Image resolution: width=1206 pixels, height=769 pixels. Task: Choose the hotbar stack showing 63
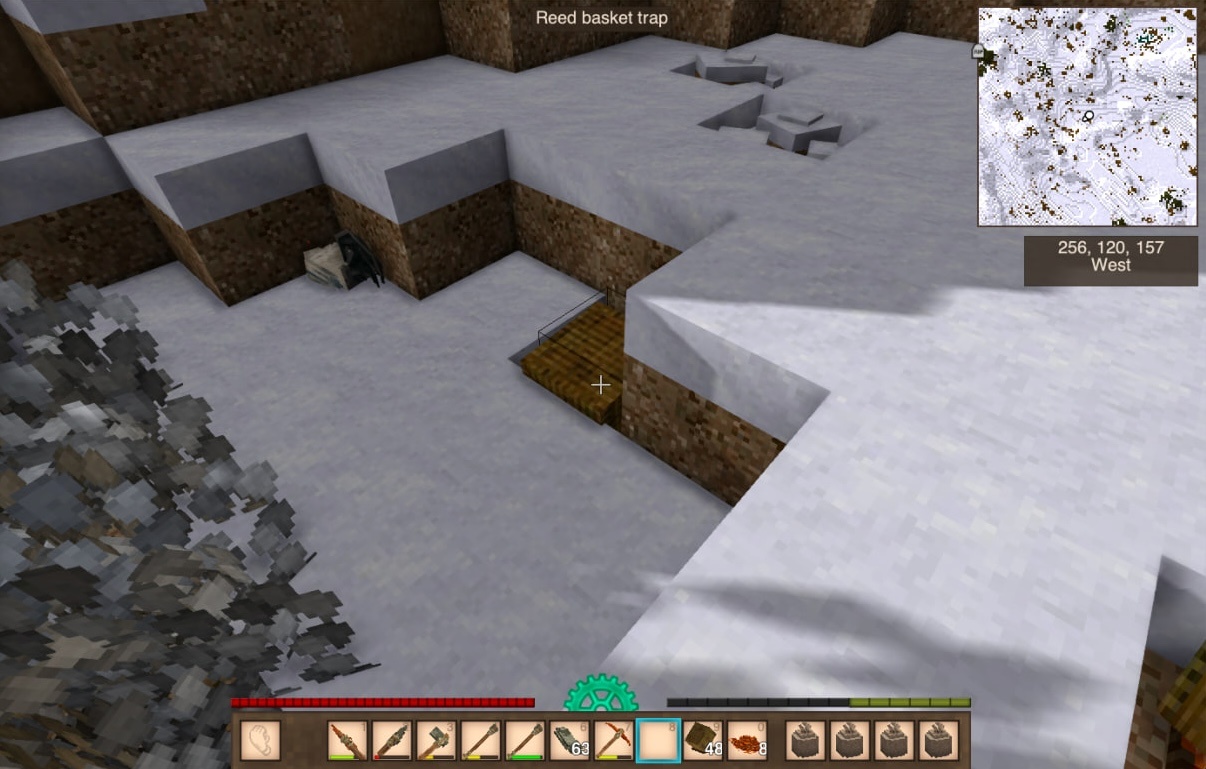click(569, 741)
